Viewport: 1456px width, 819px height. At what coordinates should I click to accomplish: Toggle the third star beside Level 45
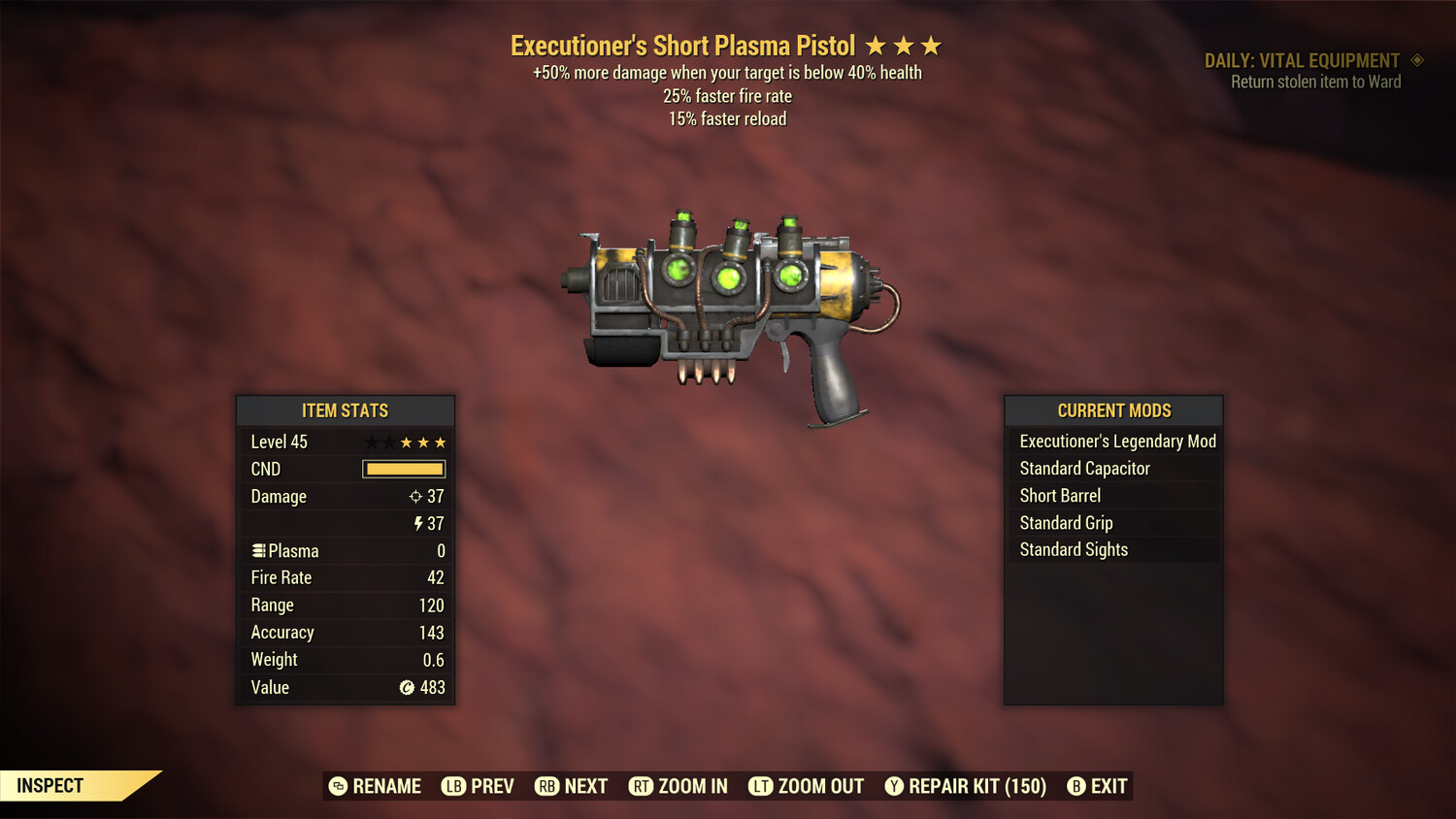point(405,442)
